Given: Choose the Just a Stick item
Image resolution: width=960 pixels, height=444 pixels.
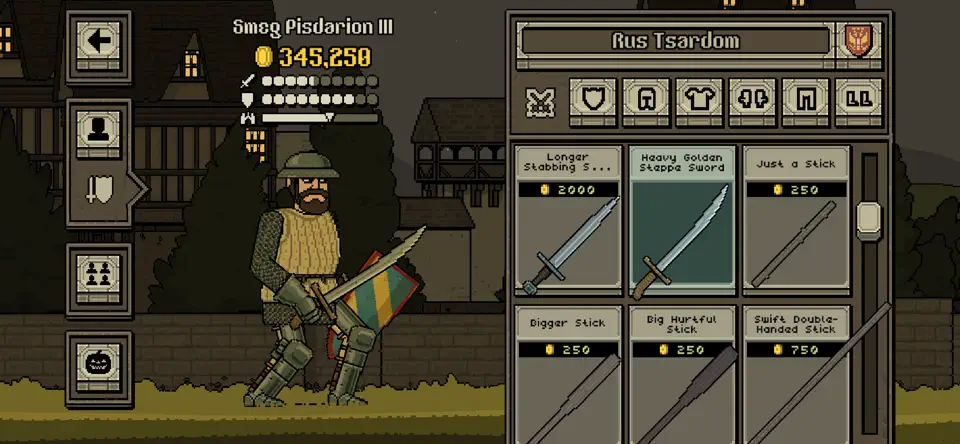Looking at the screenshot, I should tap(796, 220).
